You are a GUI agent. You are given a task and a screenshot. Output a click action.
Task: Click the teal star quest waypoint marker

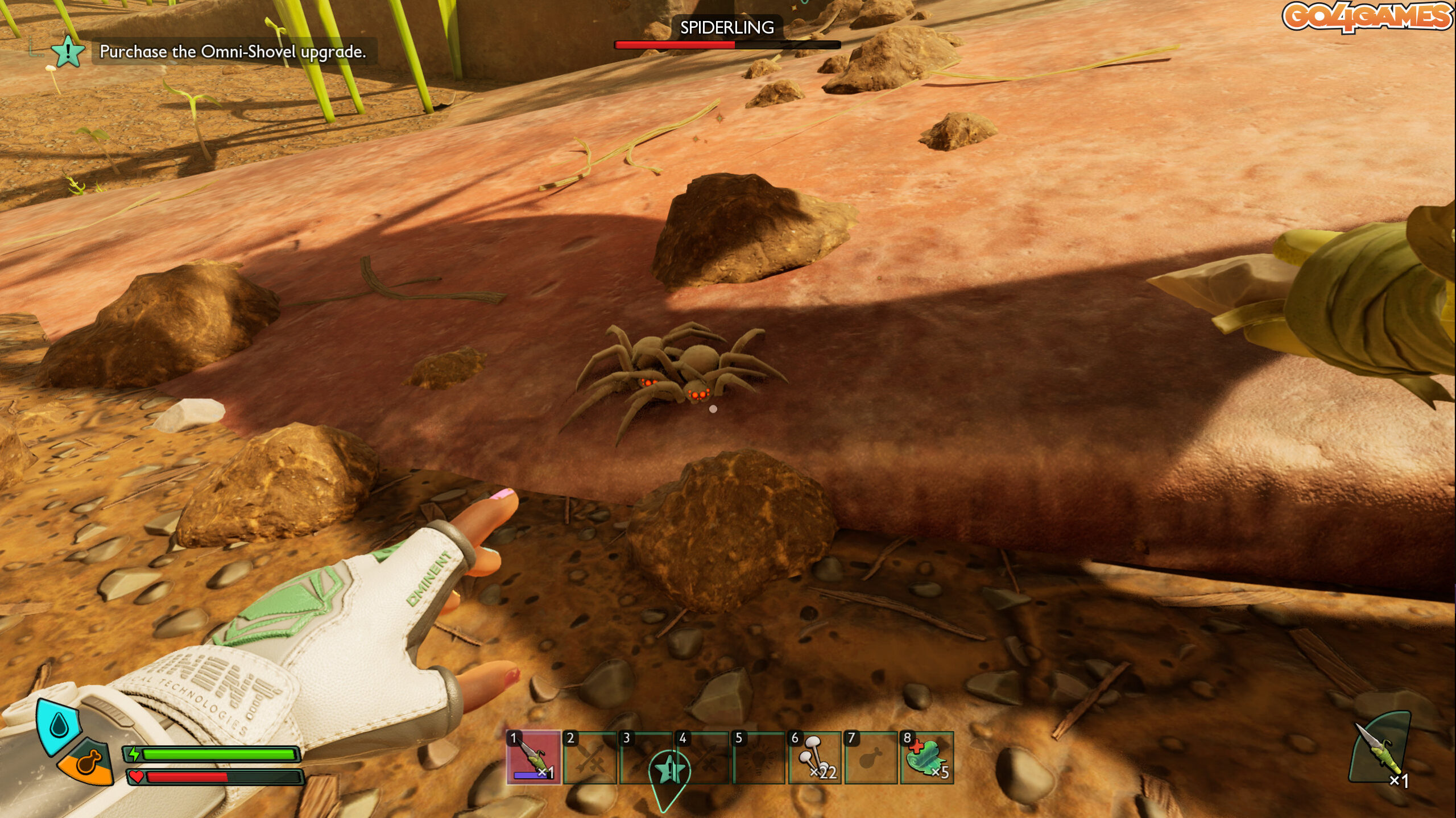(x=669, y=771)
